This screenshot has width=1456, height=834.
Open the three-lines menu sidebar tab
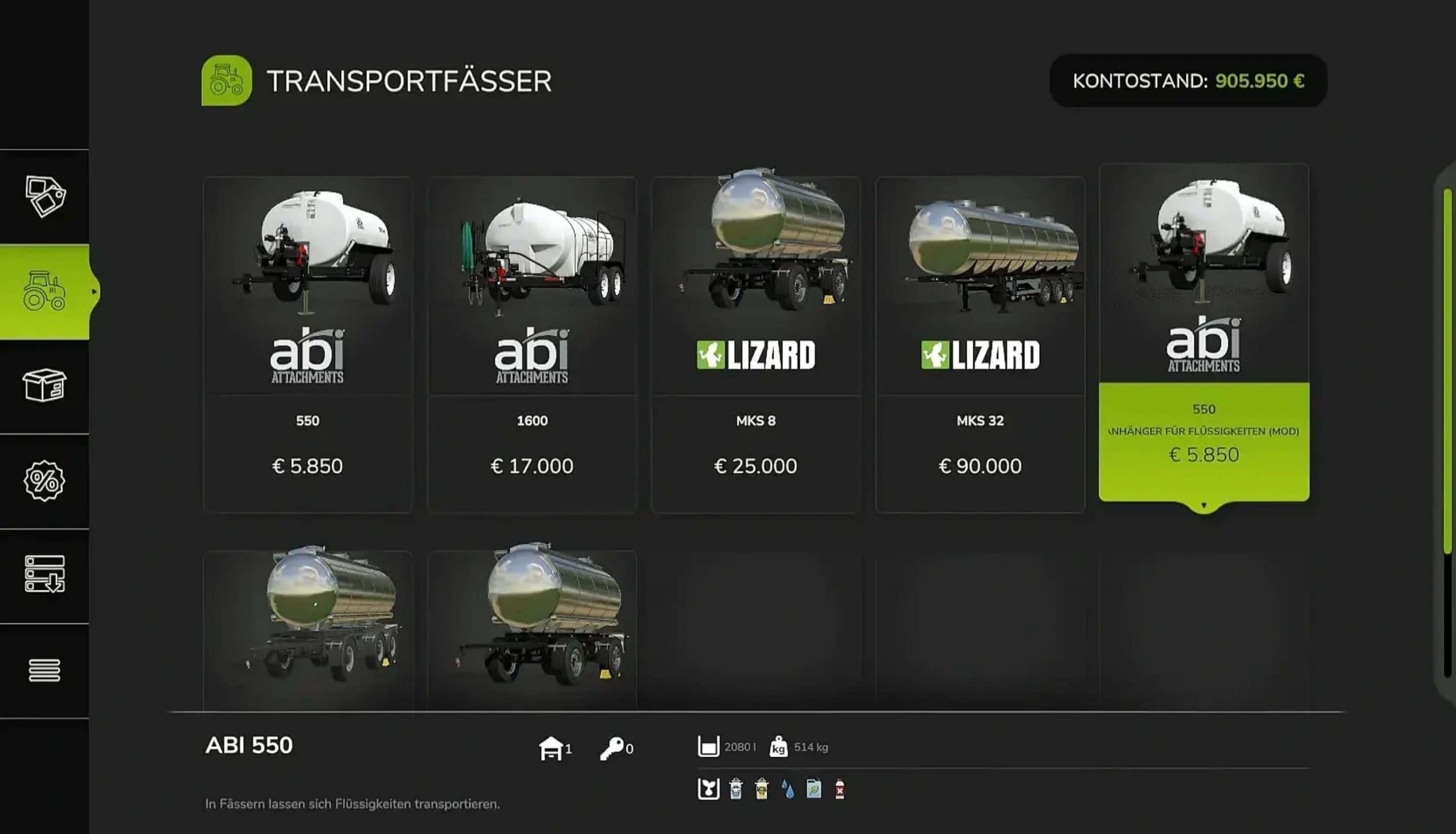point(45,670)
